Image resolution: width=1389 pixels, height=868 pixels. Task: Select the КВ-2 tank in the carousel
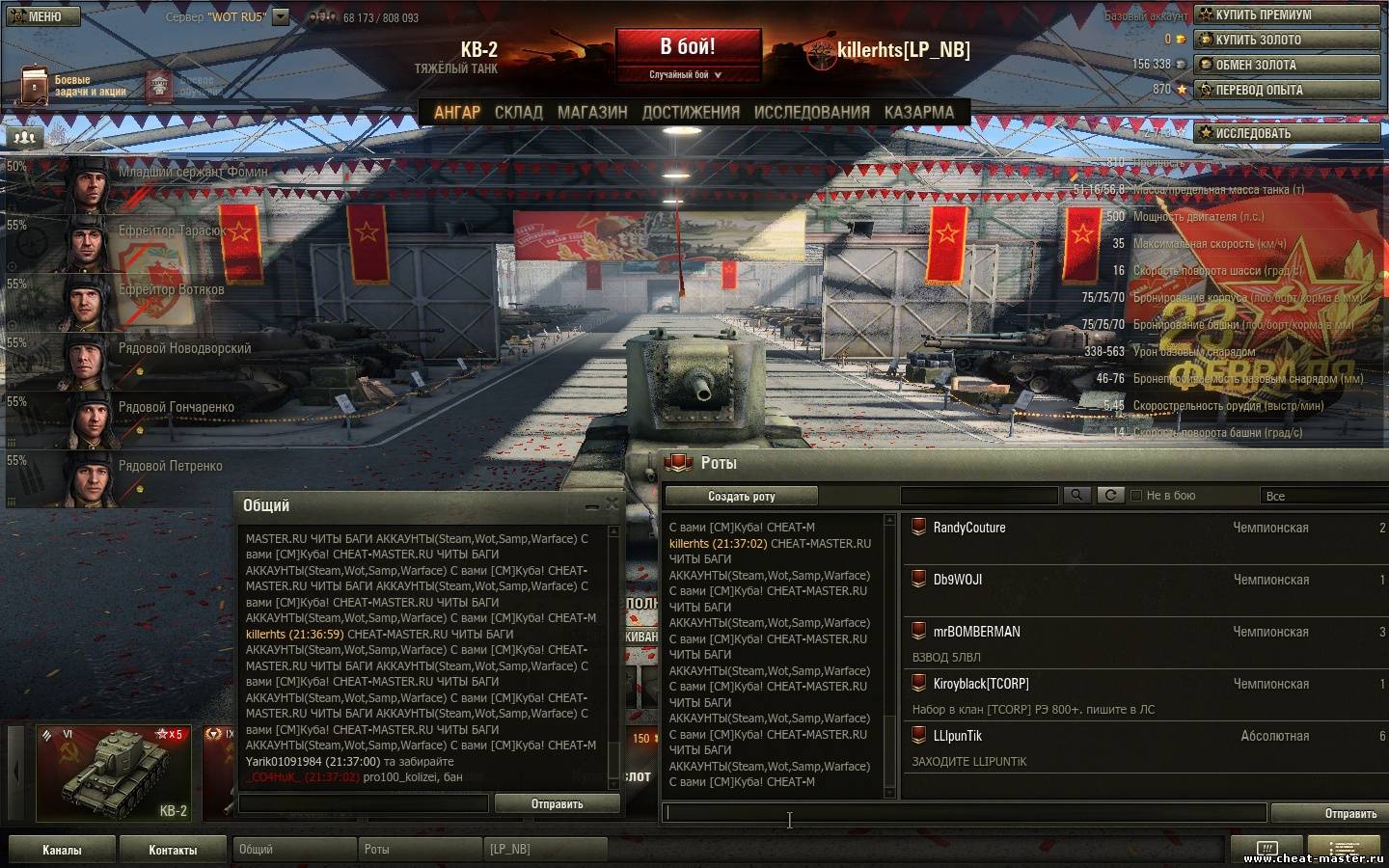(114, 773)
